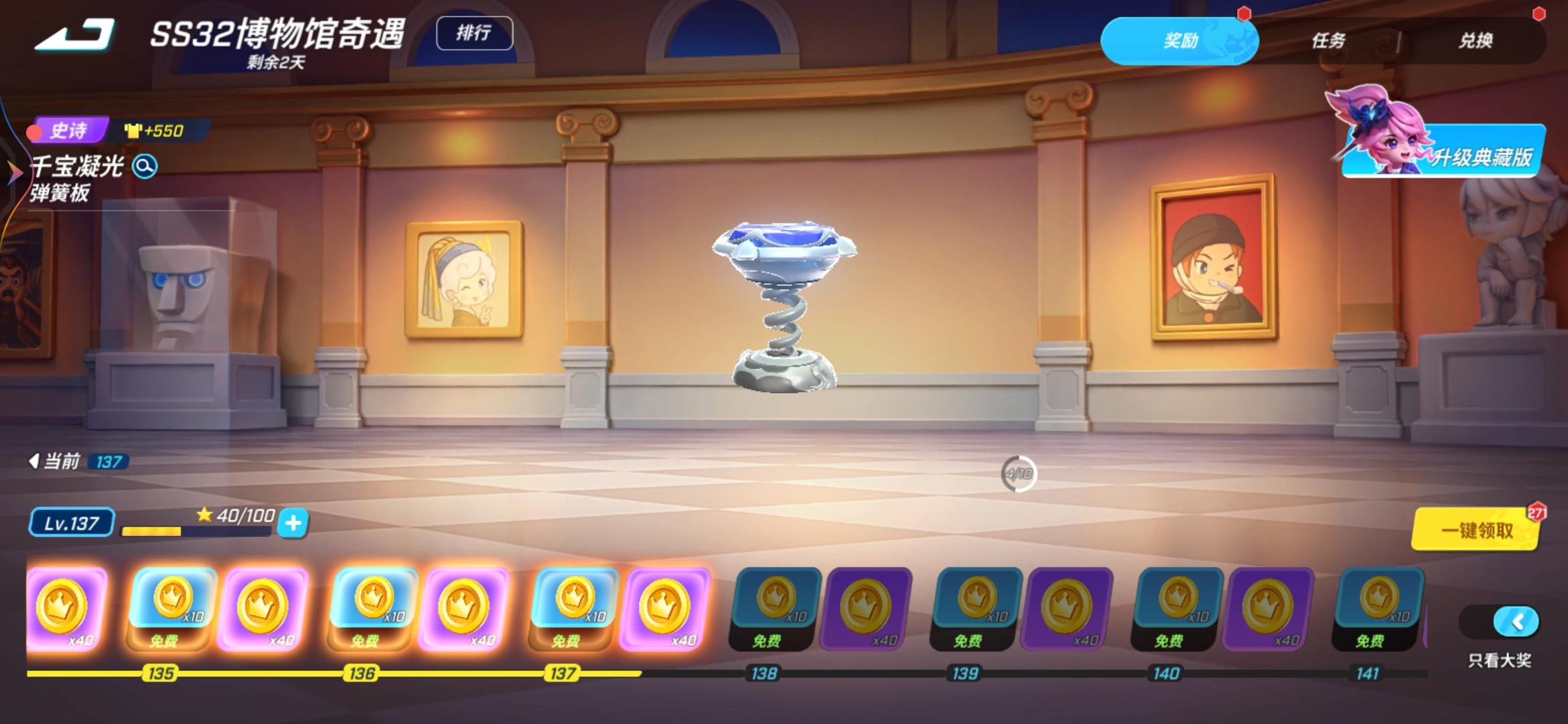Toggle the 4/10 circular progress indicator
The width and height of the screenshot is (1568, 724).
point(1018,473)
